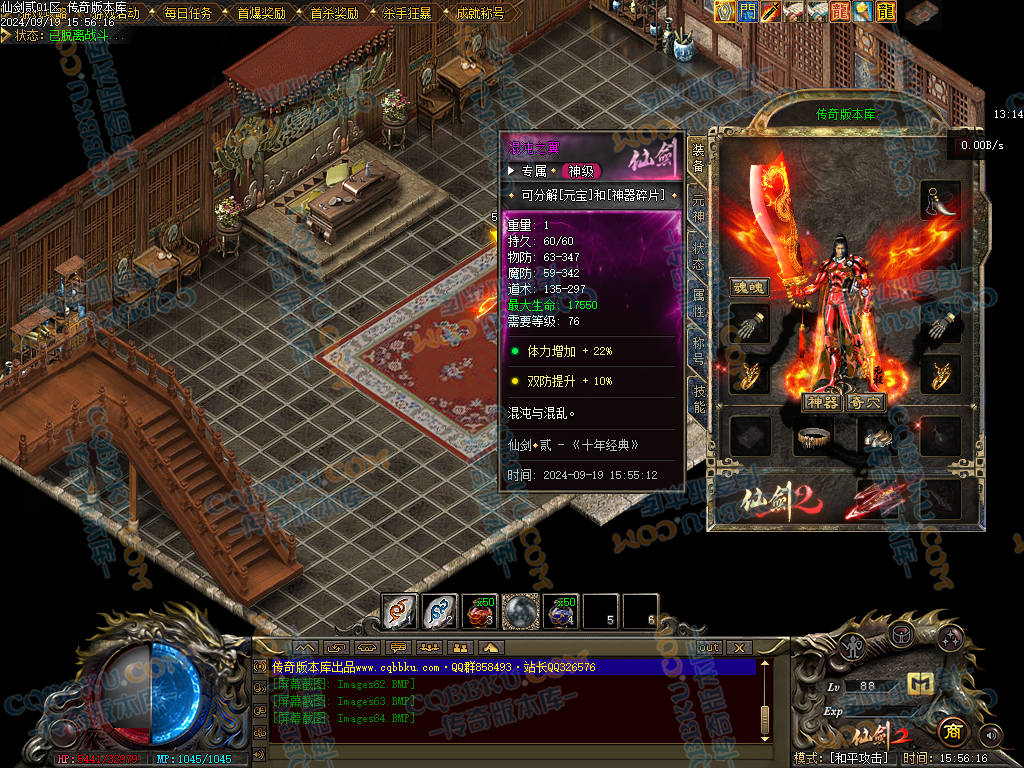Image resolution: width=1024 pixels, height=768 pixels.
Task: Open the 神器 artifact button
Action: 822,402
